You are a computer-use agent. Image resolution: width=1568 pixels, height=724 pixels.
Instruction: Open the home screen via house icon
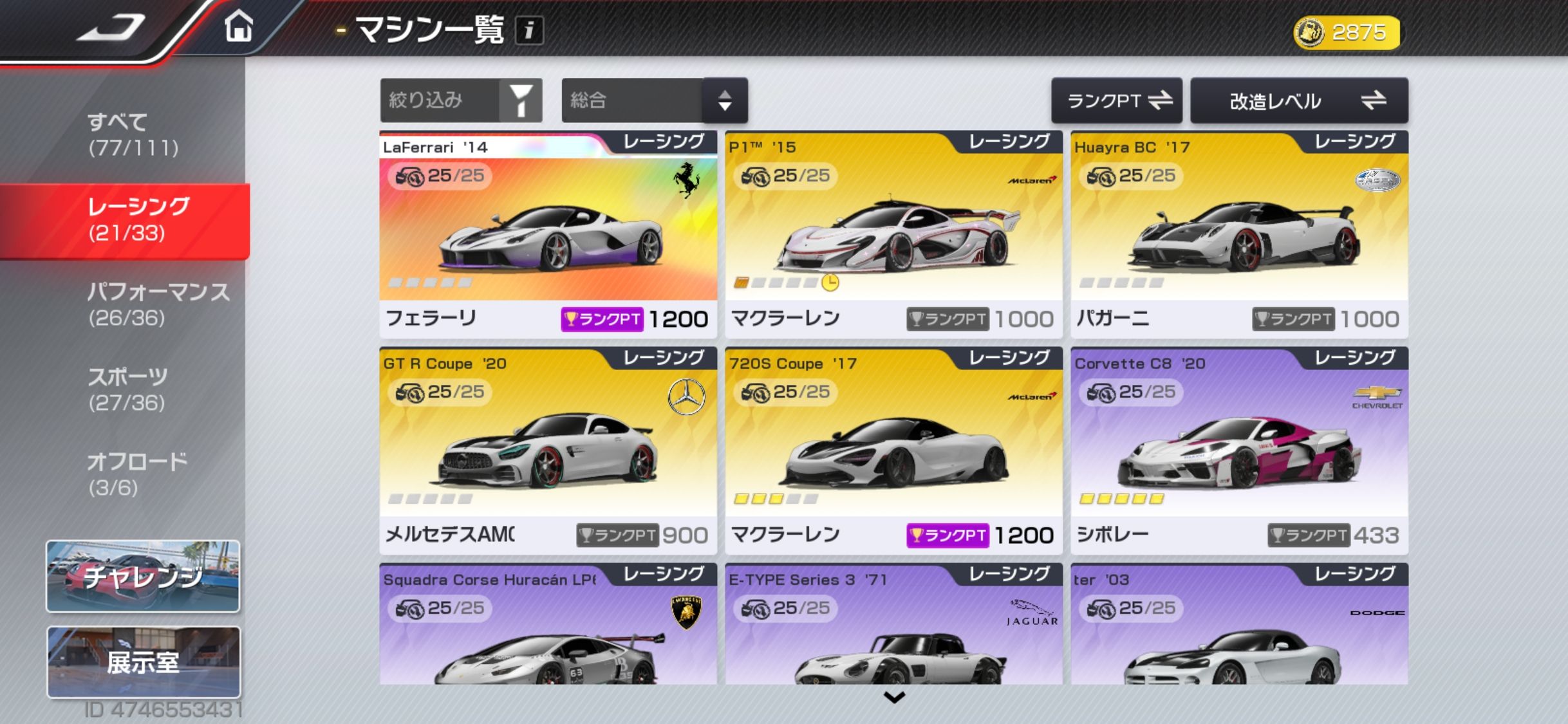[238, 28]
